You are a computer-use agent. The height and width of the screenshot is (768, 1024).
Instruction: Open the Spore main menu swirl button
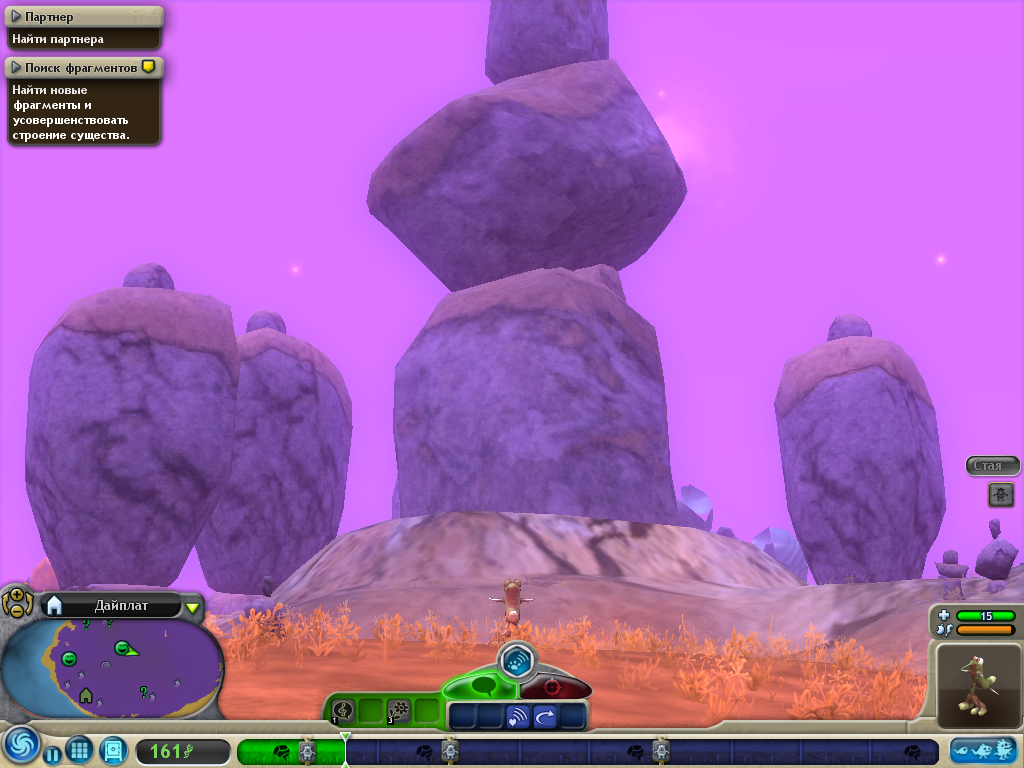point(20,746)
